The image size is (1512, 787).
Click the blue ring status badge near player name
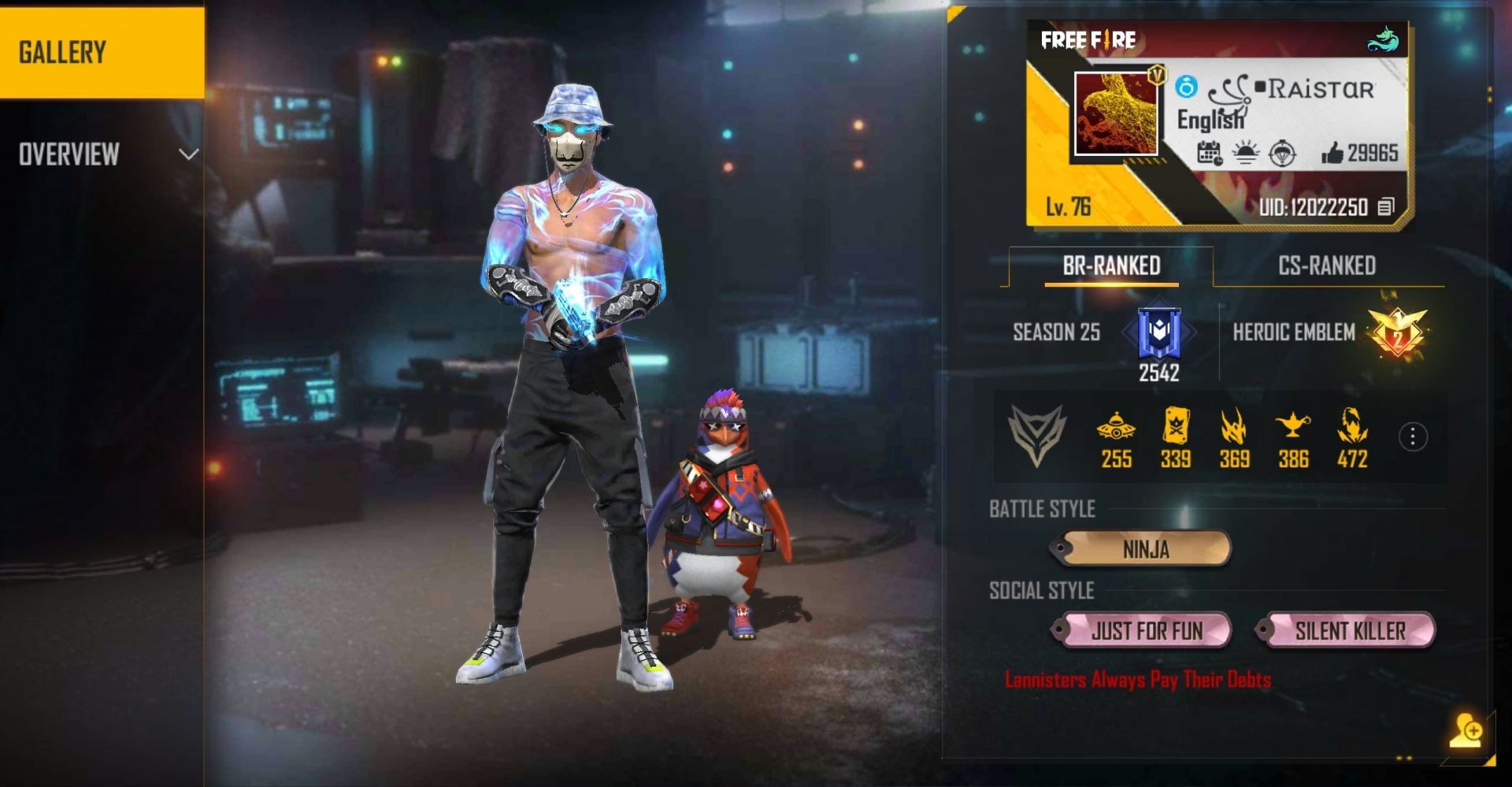click(1189, 89)
